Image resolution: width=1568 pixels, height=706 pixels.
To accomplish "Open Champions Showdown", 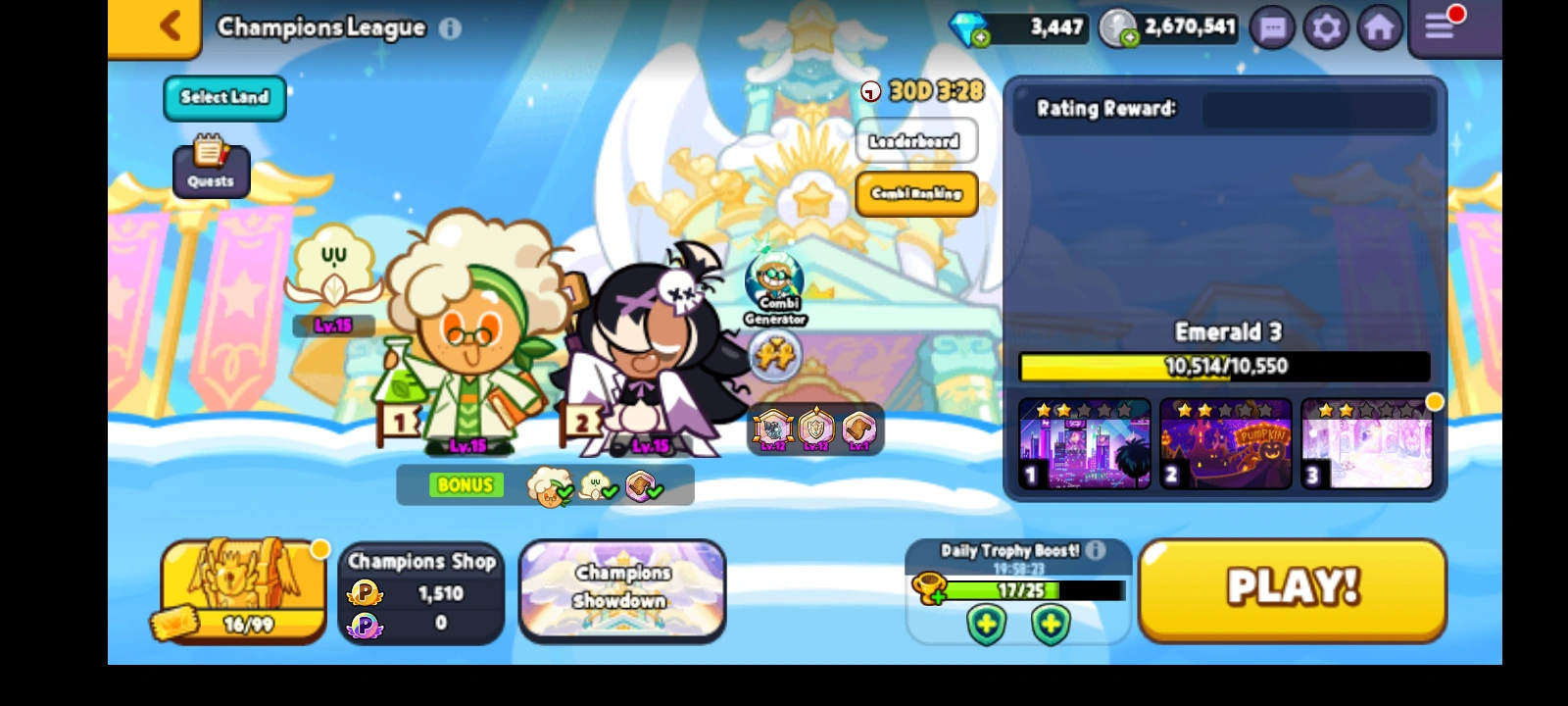I will click(x=622, y=588).
